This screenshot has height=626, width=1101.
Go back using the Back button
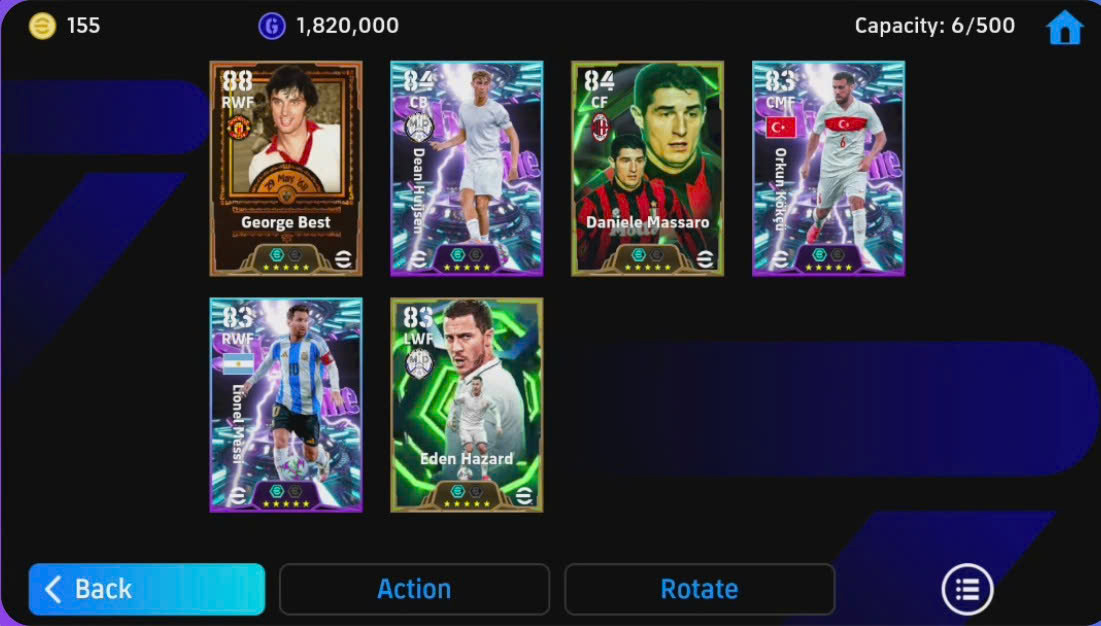pos(146,589)
